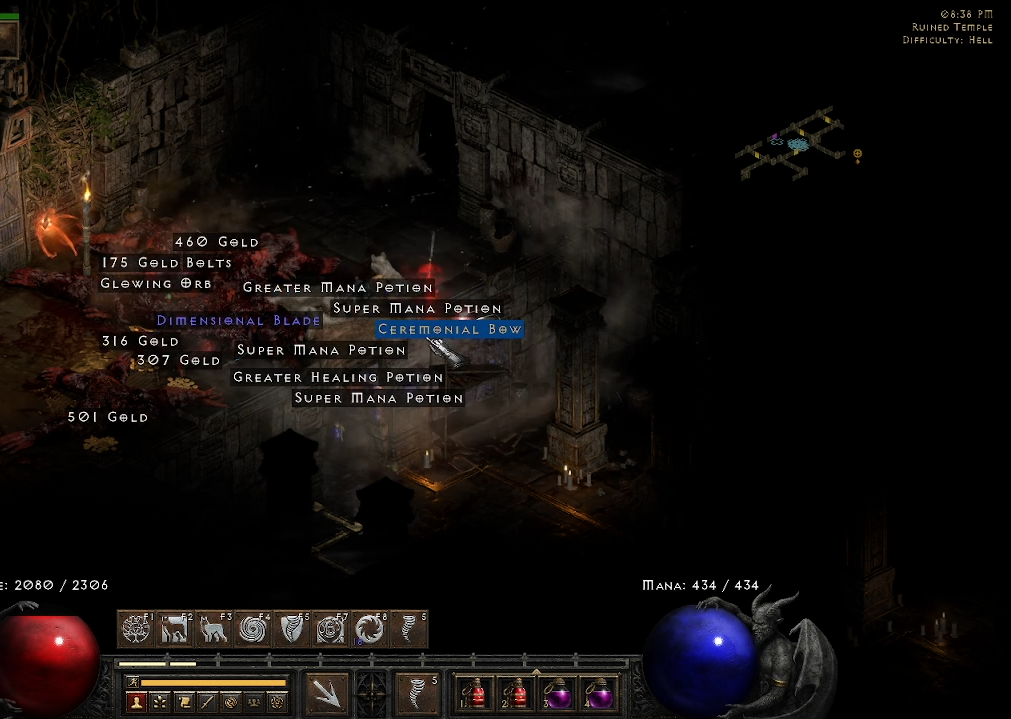
Task: Pick up the Ceremonial Bow label
Action: coord(449,329)
